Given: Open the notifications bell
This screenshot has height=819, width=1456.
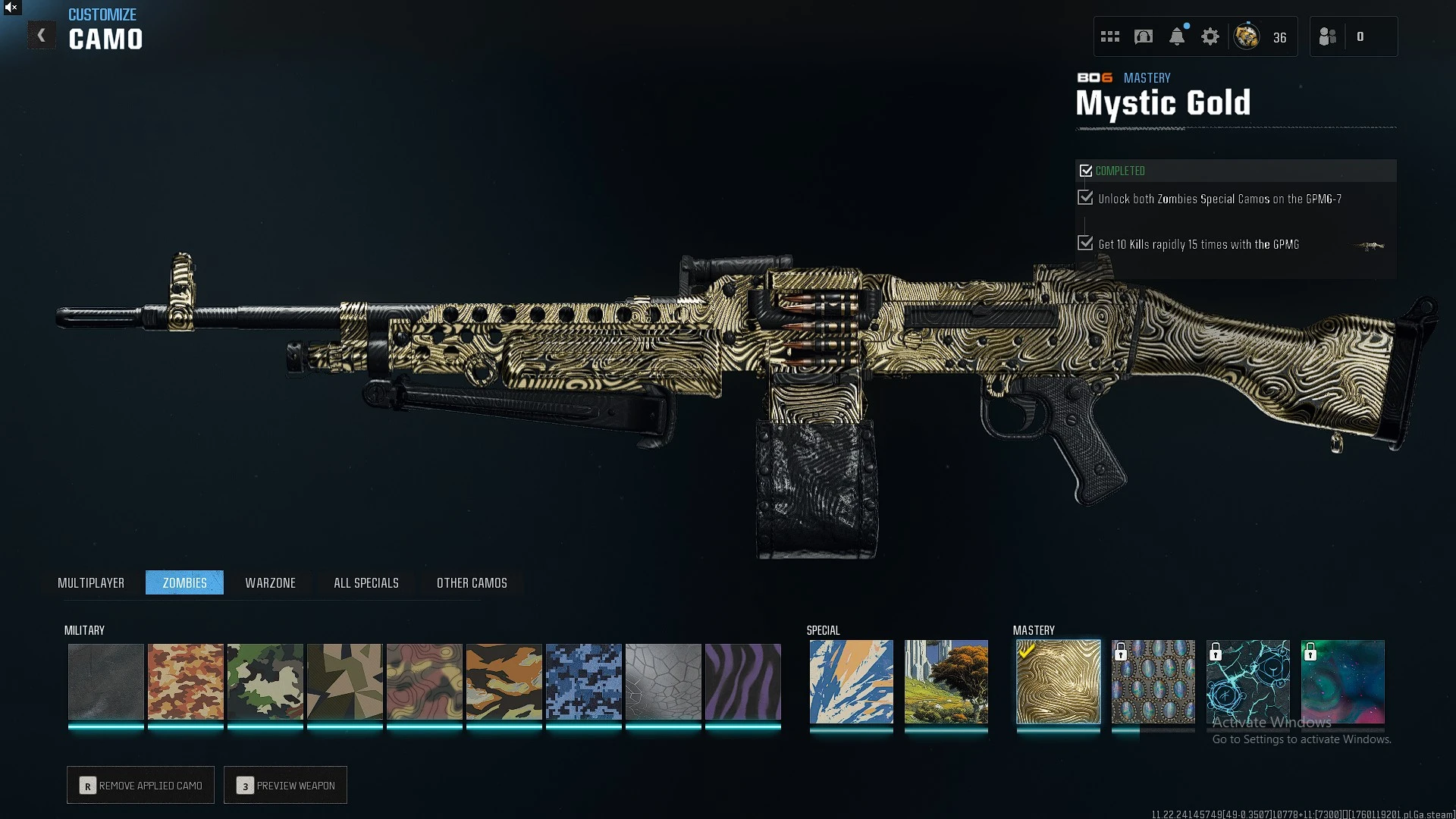Looking at the screenshot, I should click(1177, 36).
